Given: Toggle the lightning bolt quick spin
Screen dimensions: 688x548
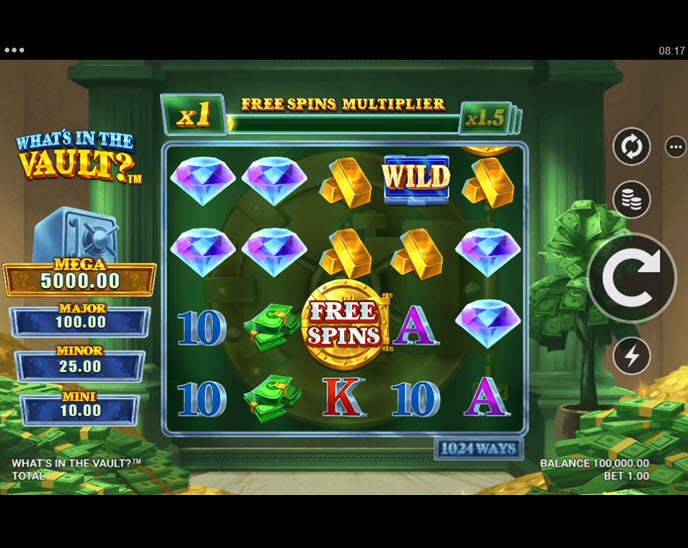Looking at the screenshot, I should tap(631, 355).
